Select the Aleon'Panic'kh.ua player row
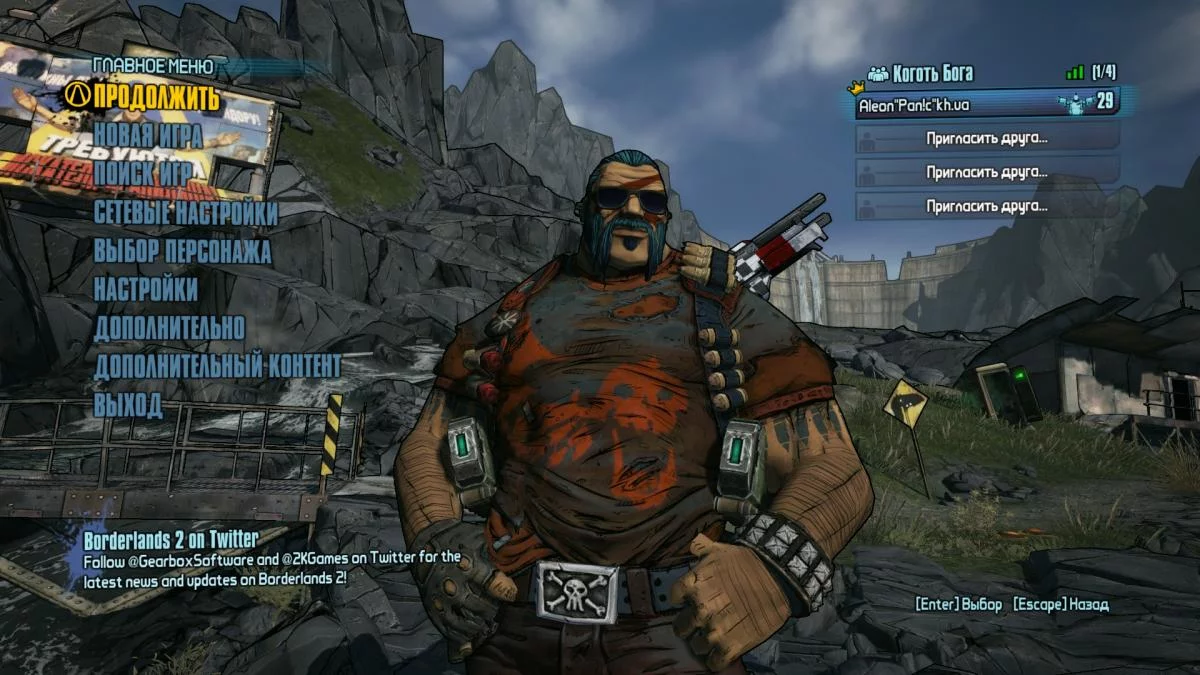 pyautogui.click(x=986, y=103)
